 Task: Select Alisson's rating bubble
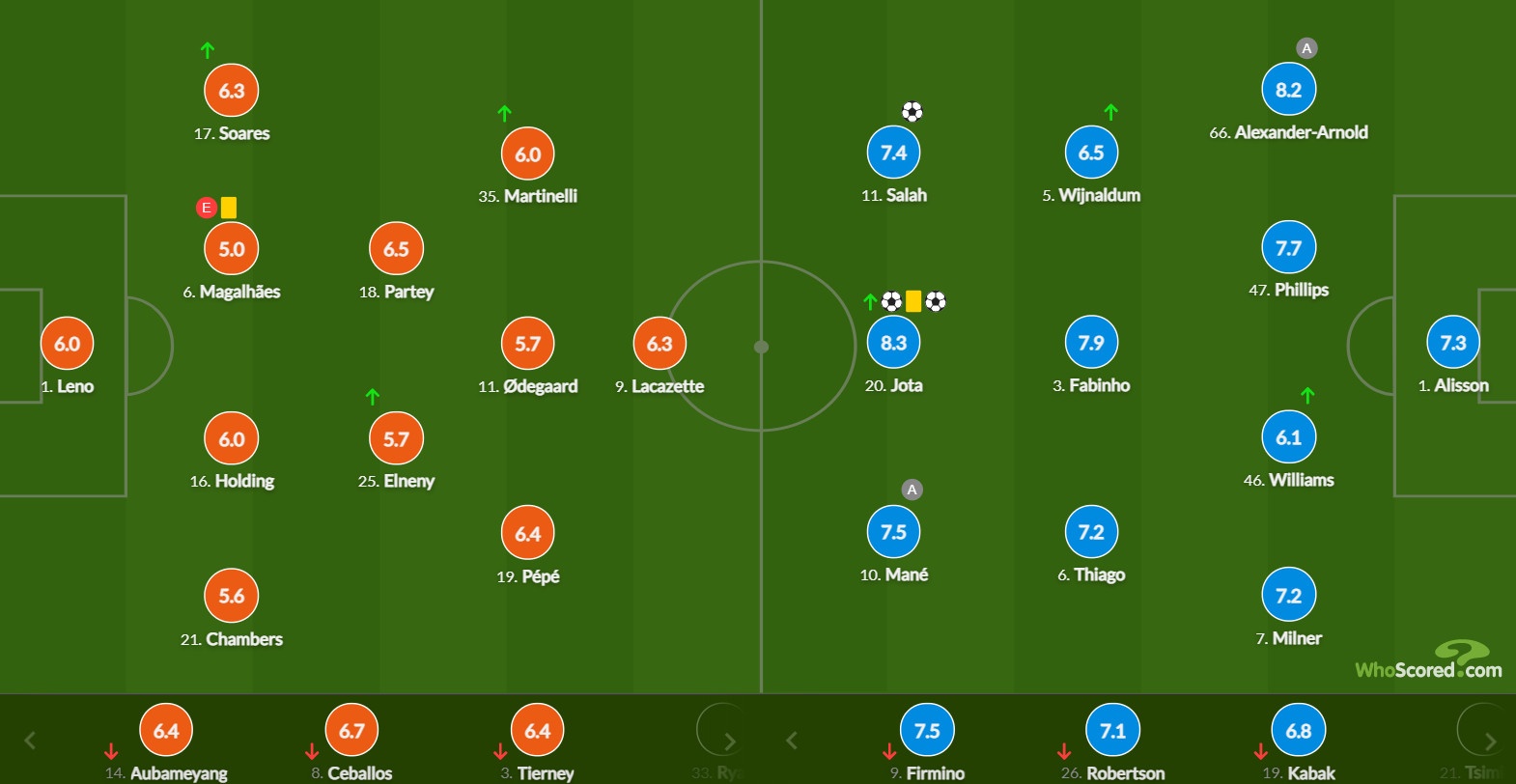pos(1453,343)
